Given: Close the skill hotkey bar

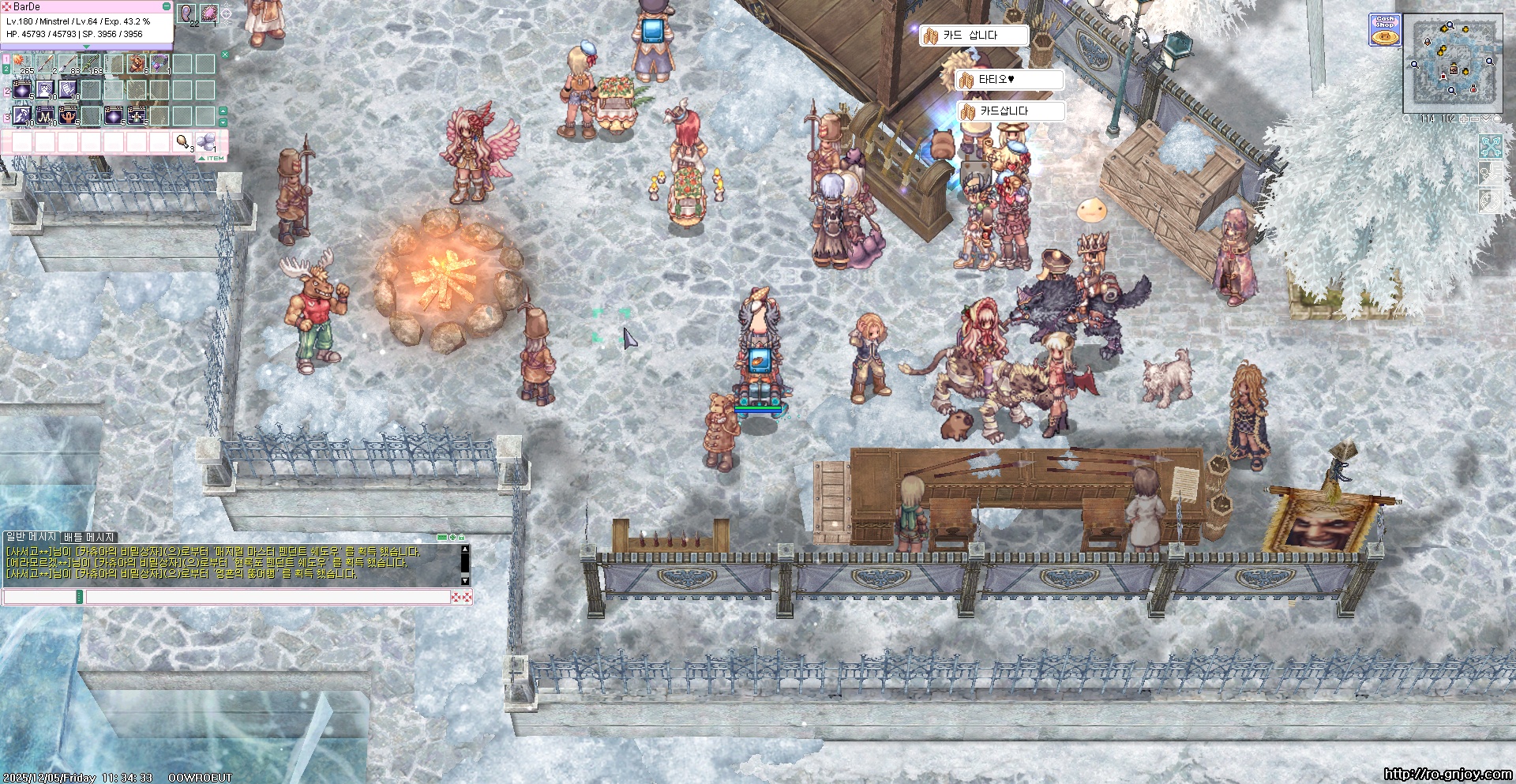Looking at the screenshot, I should pyautogui.click(x=225, y=54).
